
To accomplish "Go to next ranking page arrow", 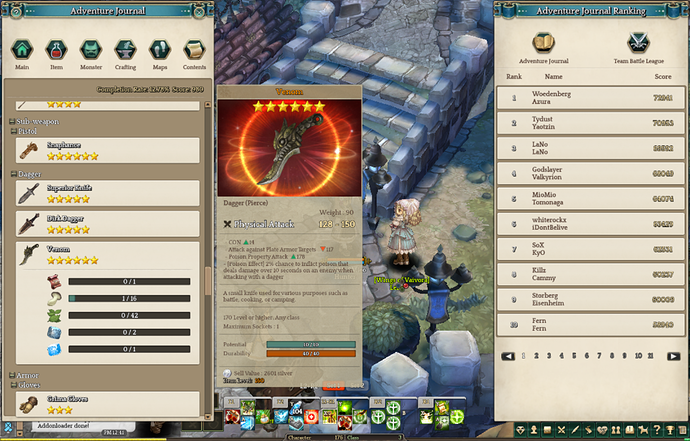I will pyautogui.click(x=671, y=355).
